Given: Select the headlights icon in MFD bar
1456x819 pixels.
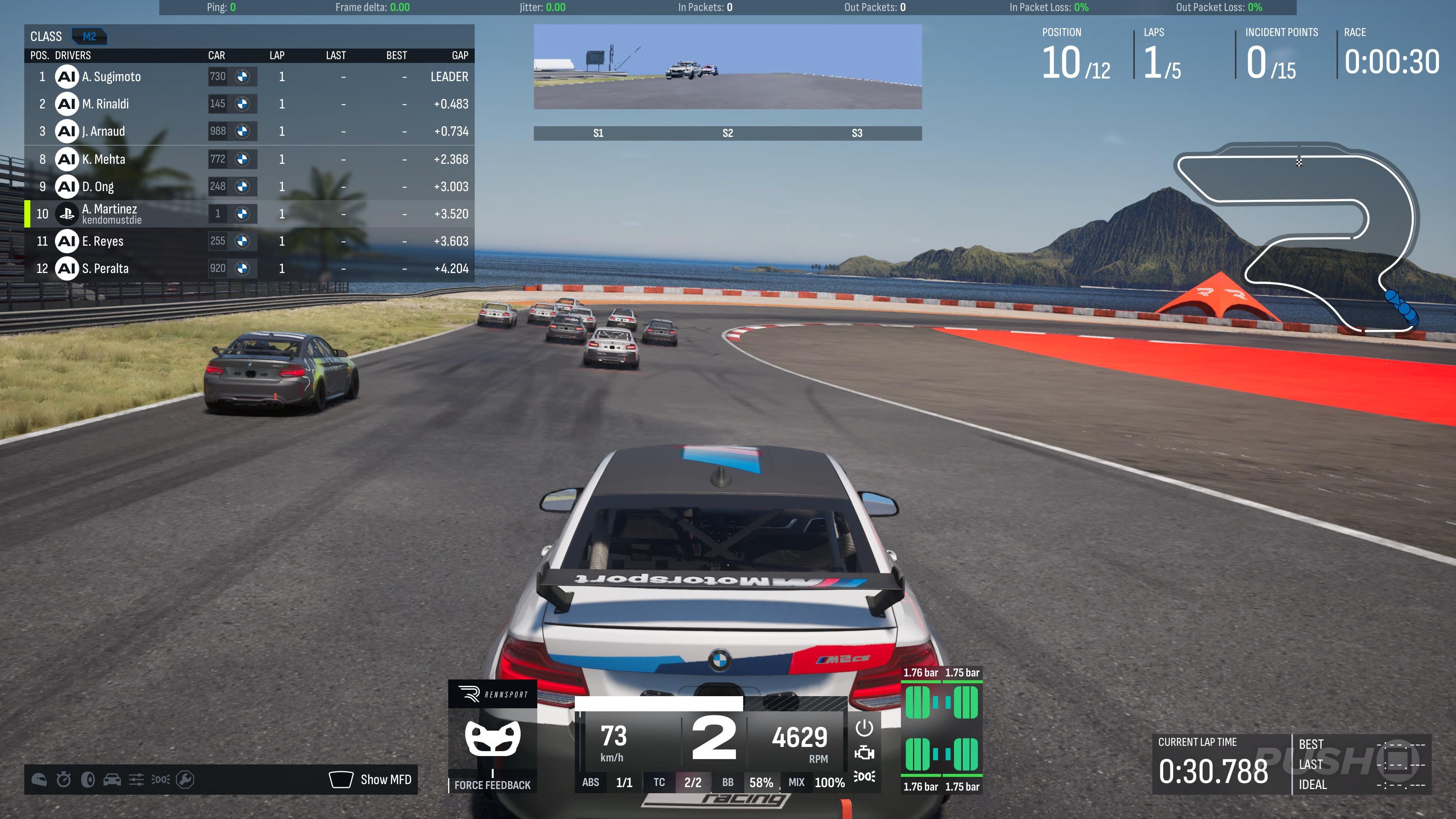Looking at the screenshot, I should pos(160,780).
